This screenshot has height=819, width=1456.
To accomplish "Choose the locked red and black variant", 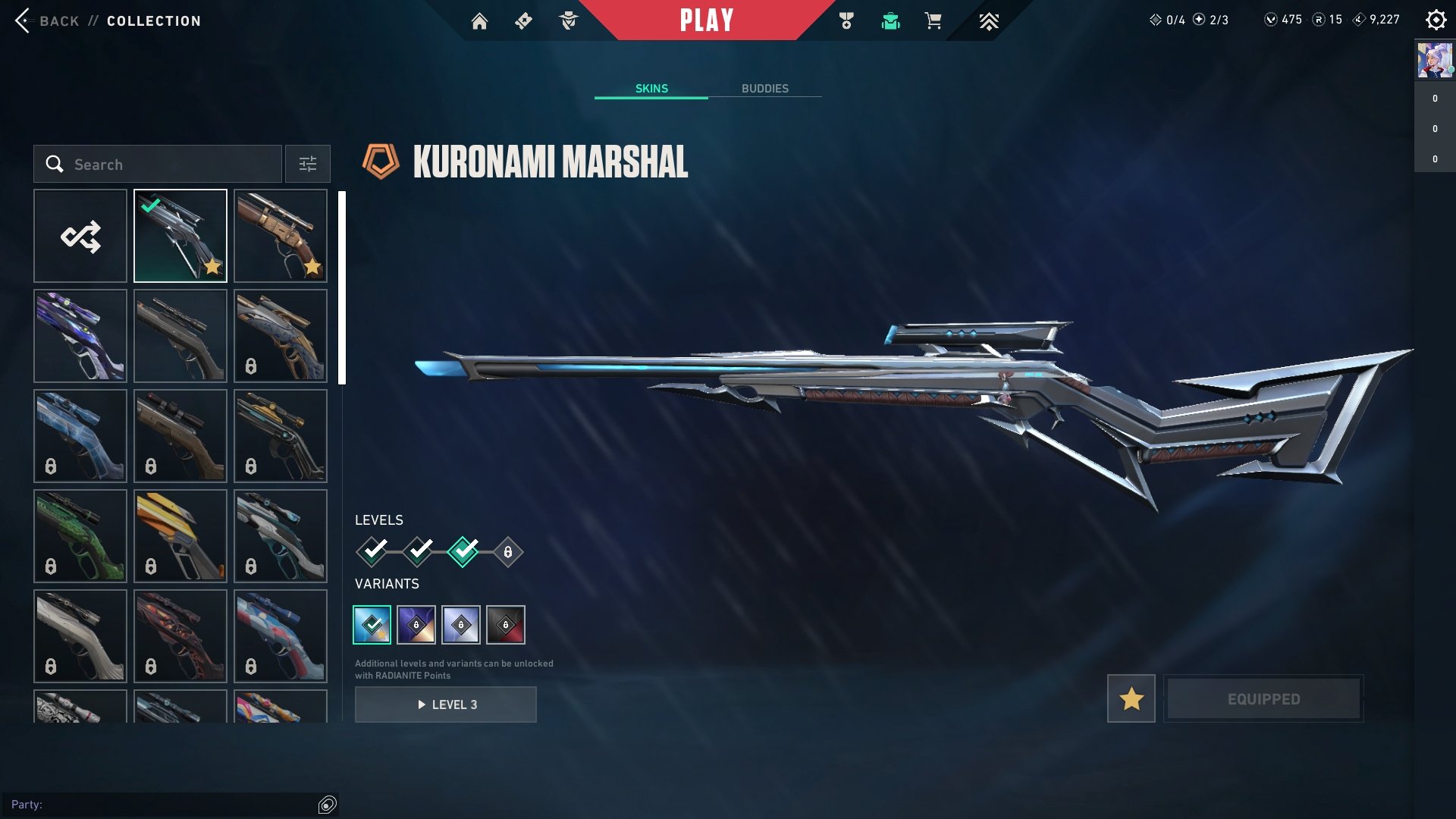I will pyautogui.click(x=506, y=625).
